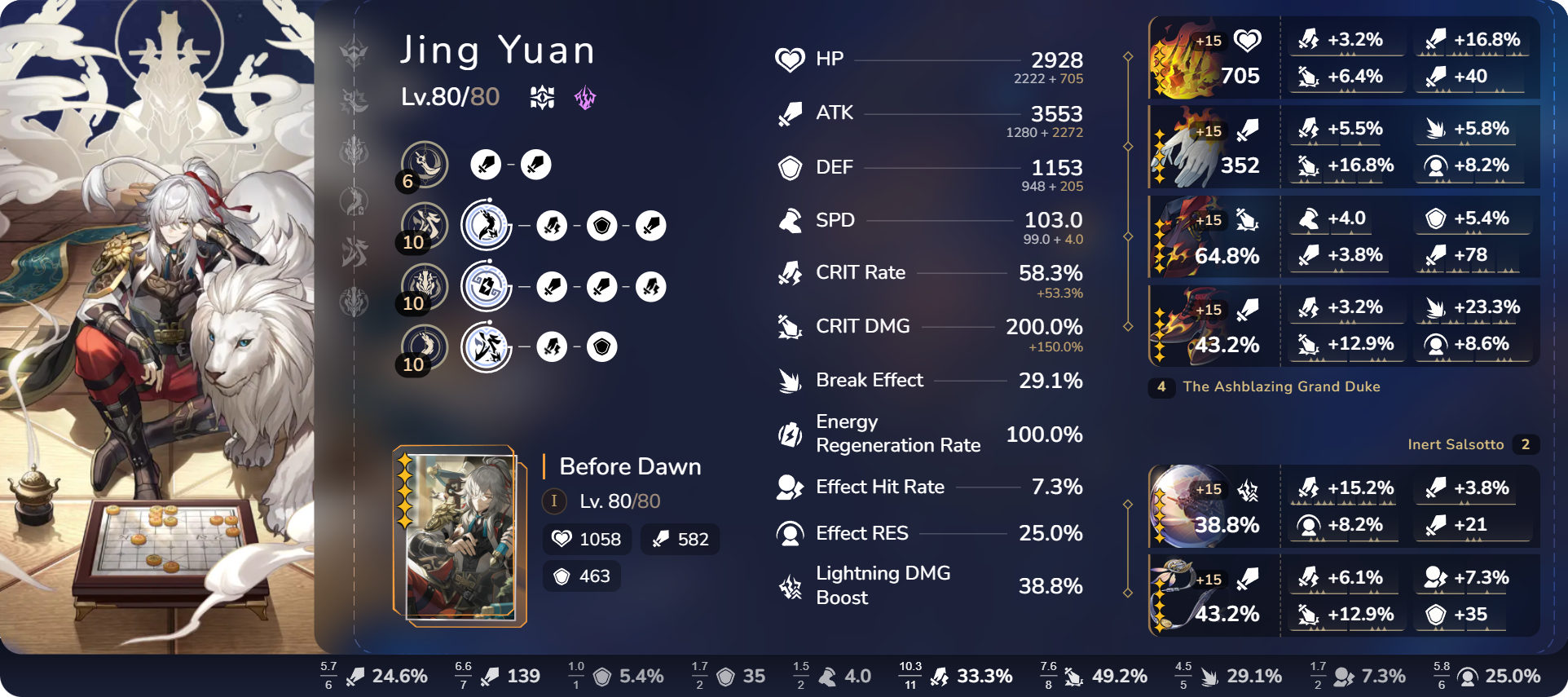Expand the Skill trace node chain
The image size is (1568, 697).
tap(554, 225)
